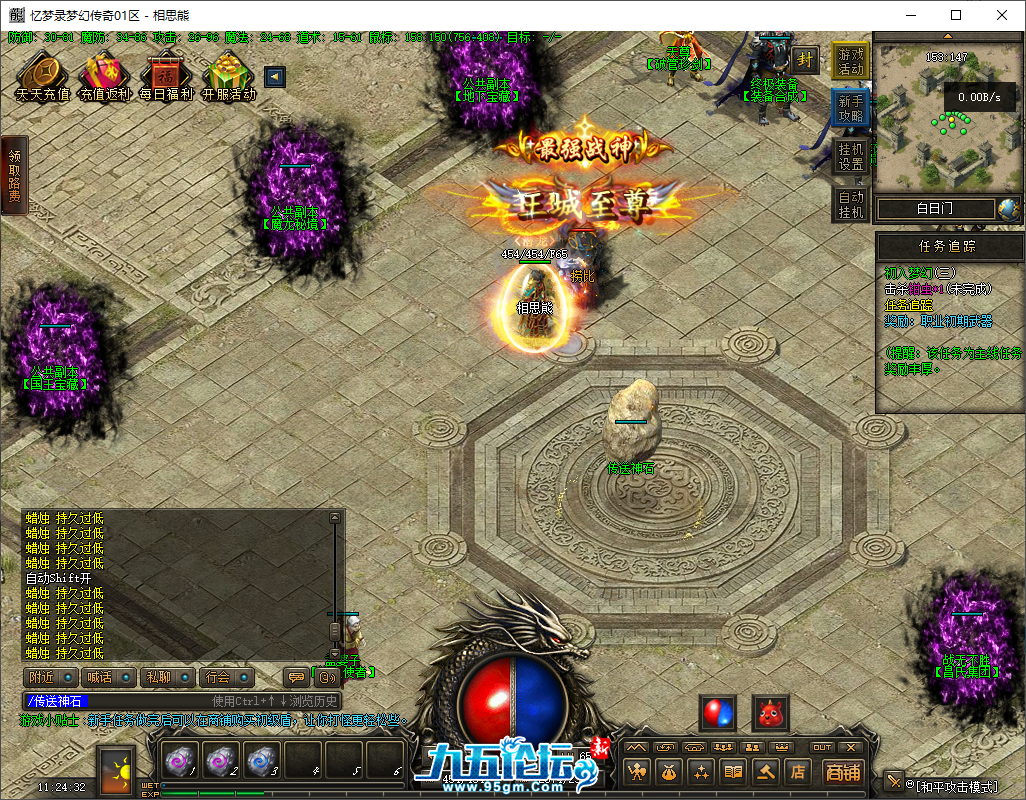Open the 开服活动 server launch event
The height and width of the screenshot is (800, 1026).
pyautogui.click(x=228, y=75)
